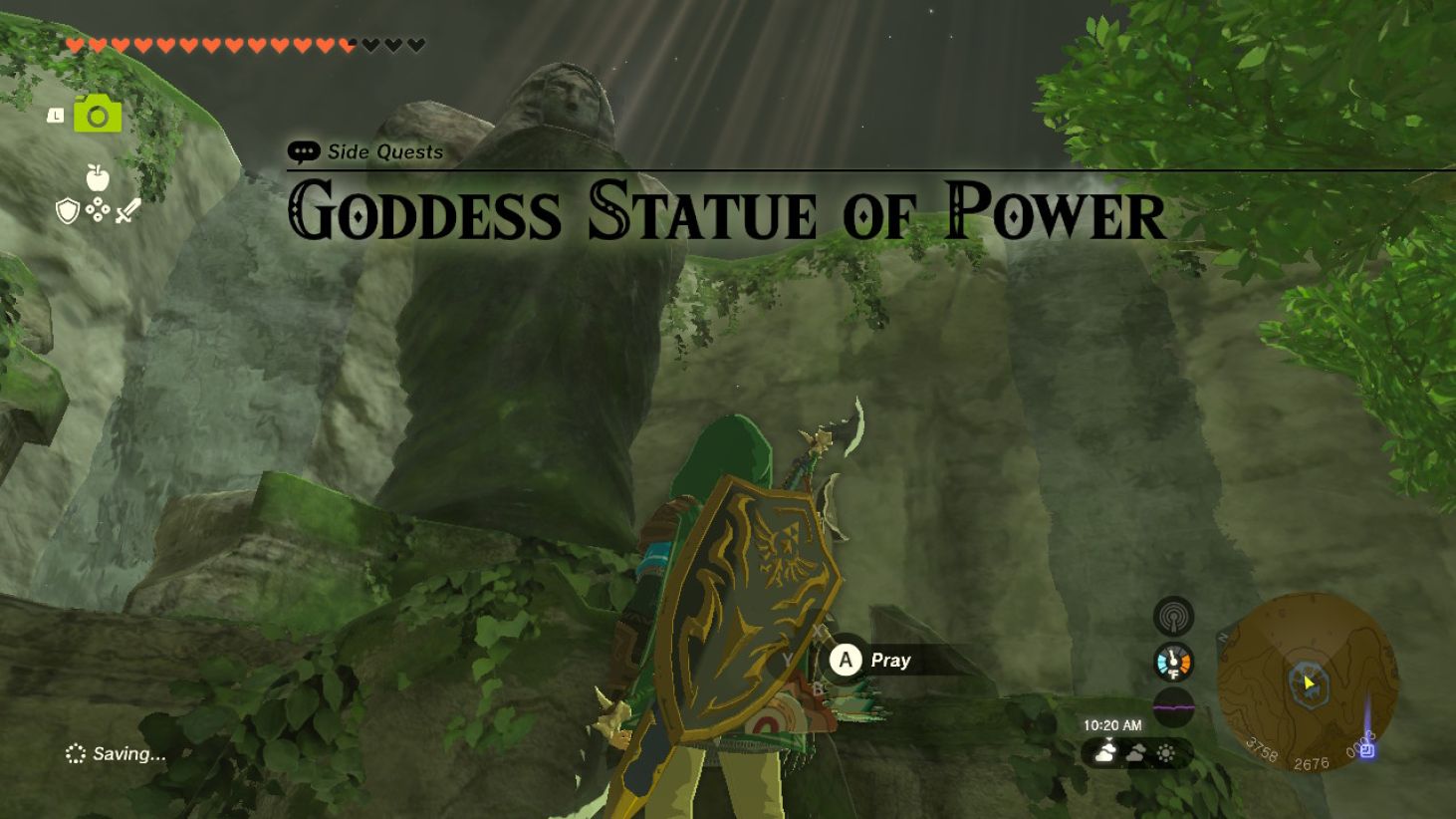Click the sunny weather forecast icon
Viewport: 1456px width, 819px height.
[x=1166, y=751]
